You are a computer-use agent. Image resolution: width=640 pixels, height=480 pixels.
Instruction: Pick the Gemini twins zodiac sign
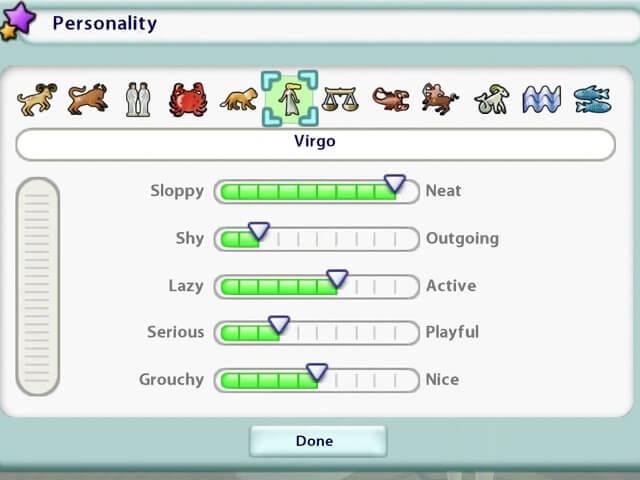point(137,98)
